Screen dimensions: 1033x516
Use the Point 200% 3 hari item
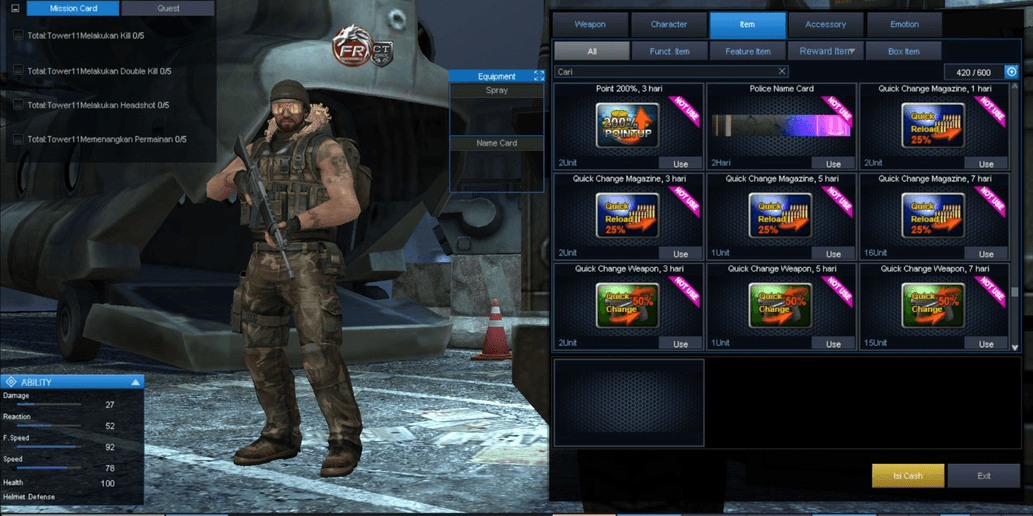pos(680,164)
